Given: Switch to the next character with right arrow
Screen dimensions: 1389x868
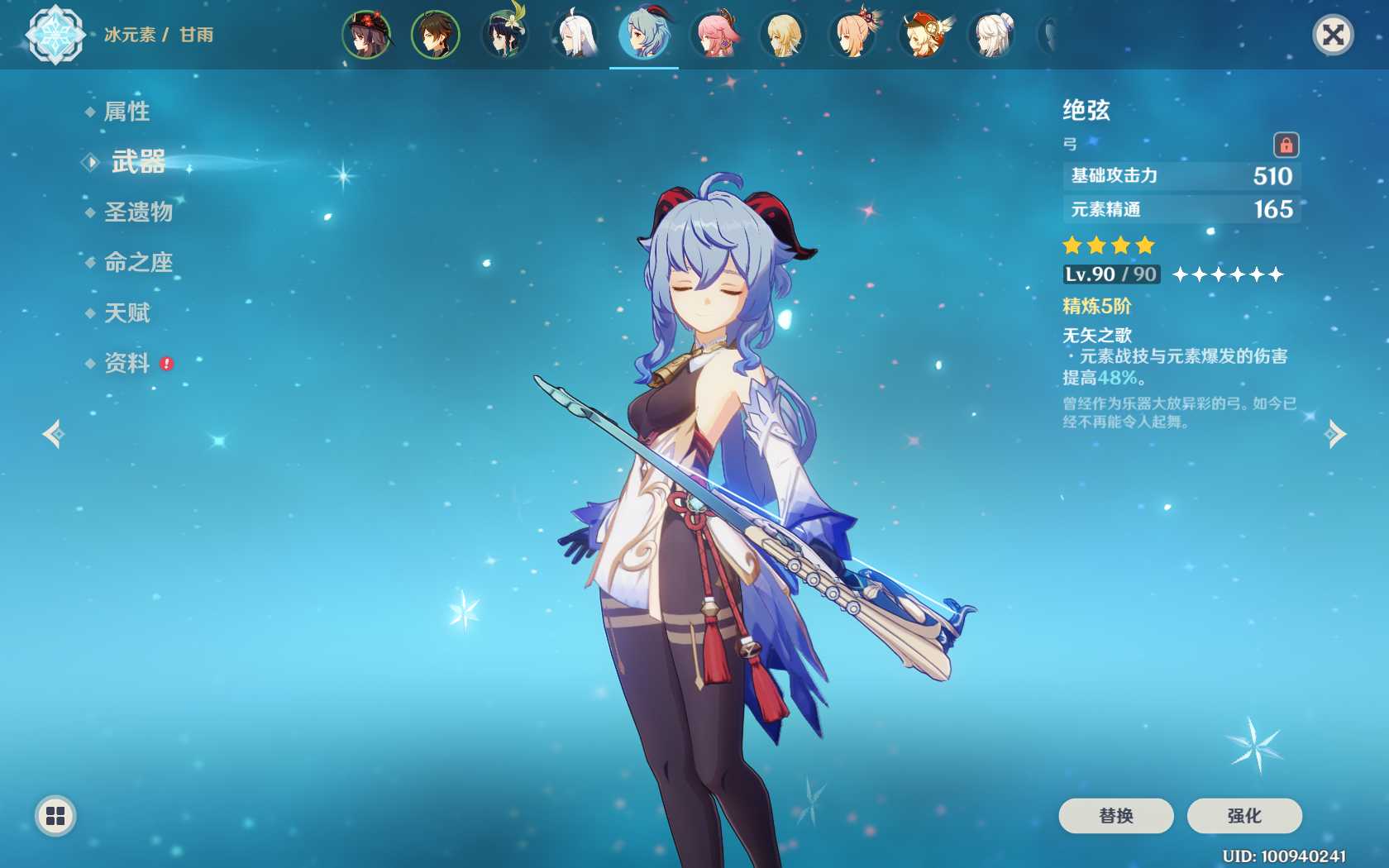Looking at the screenshot, I should tap(1335, 434).
